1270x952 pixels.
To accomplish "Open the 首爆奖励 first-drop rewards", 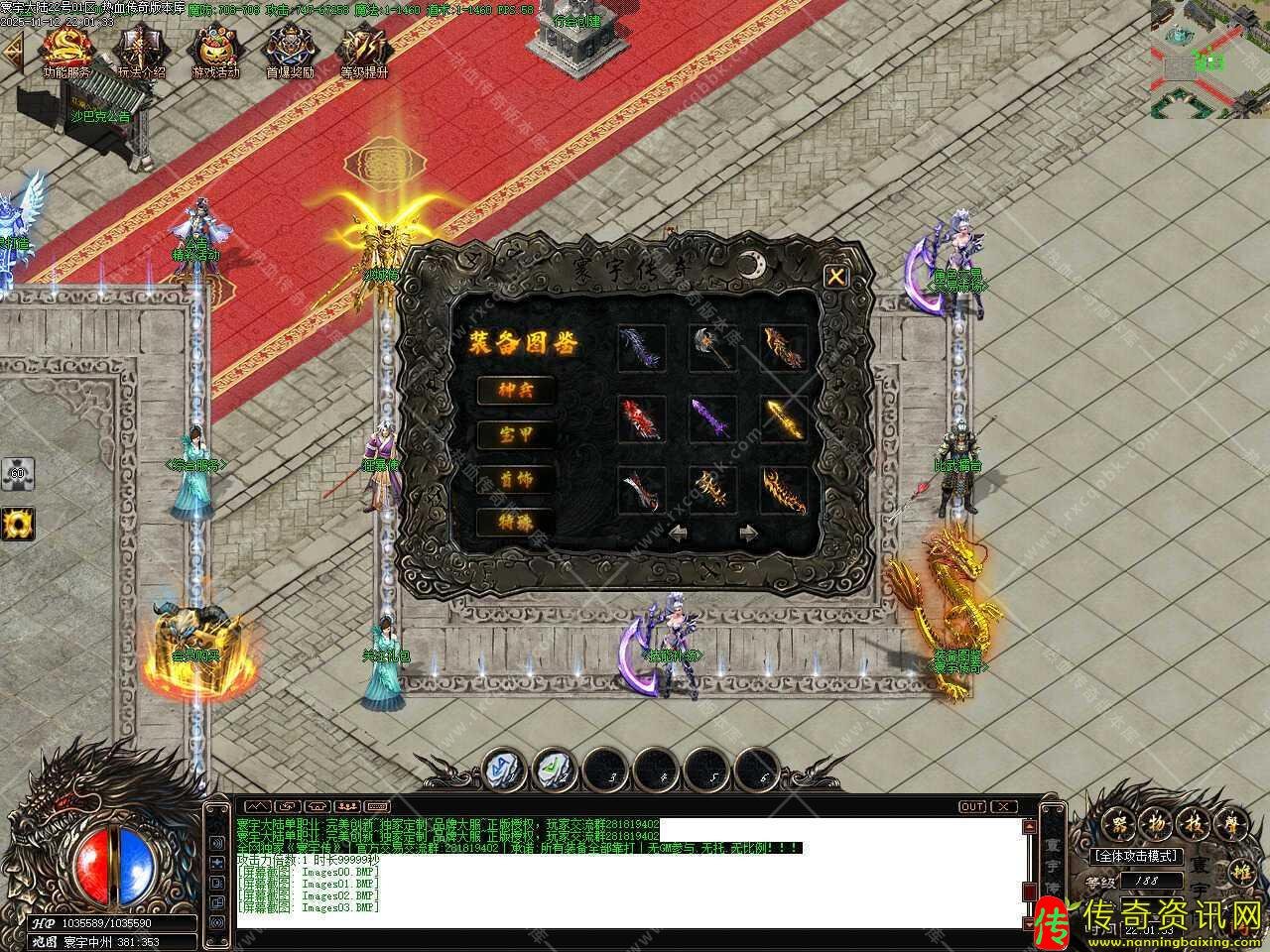I will [290, 48].
